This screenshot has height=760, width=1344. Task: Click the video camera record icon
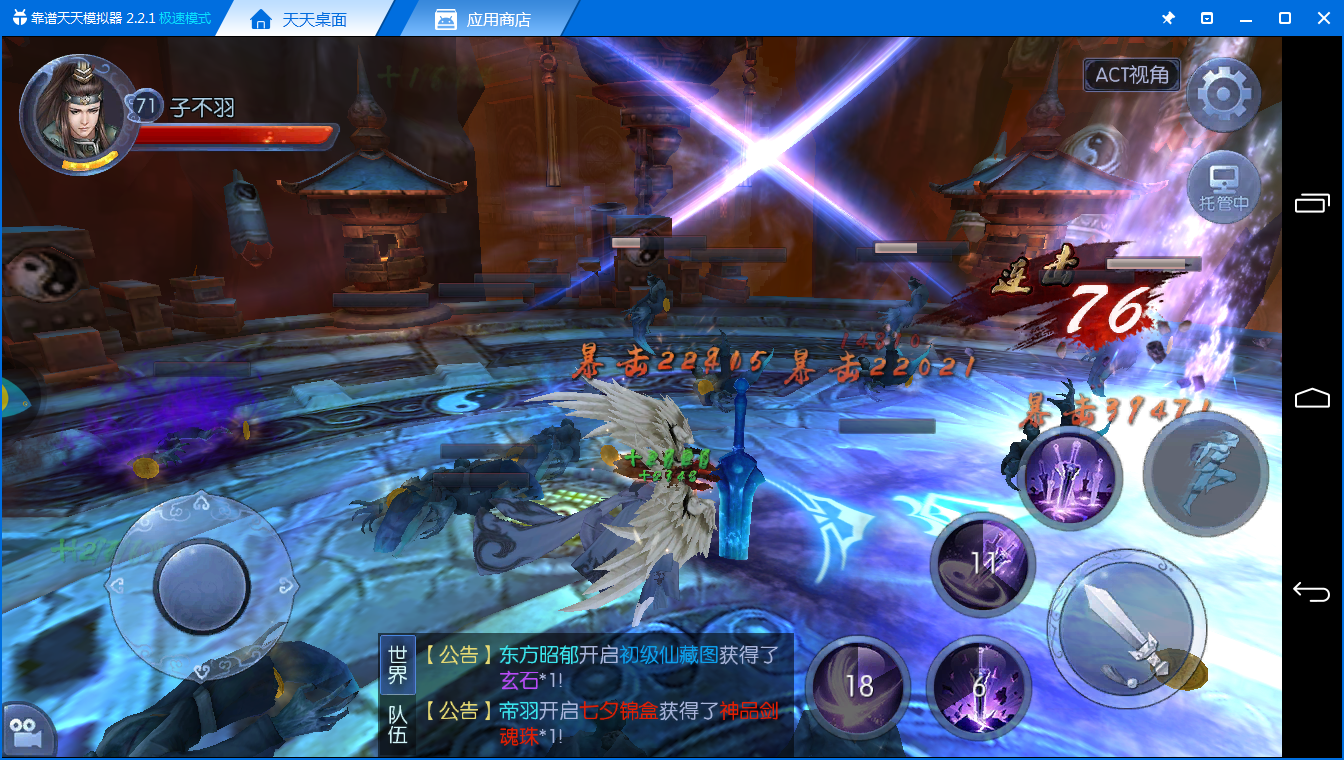pos(26,733)
